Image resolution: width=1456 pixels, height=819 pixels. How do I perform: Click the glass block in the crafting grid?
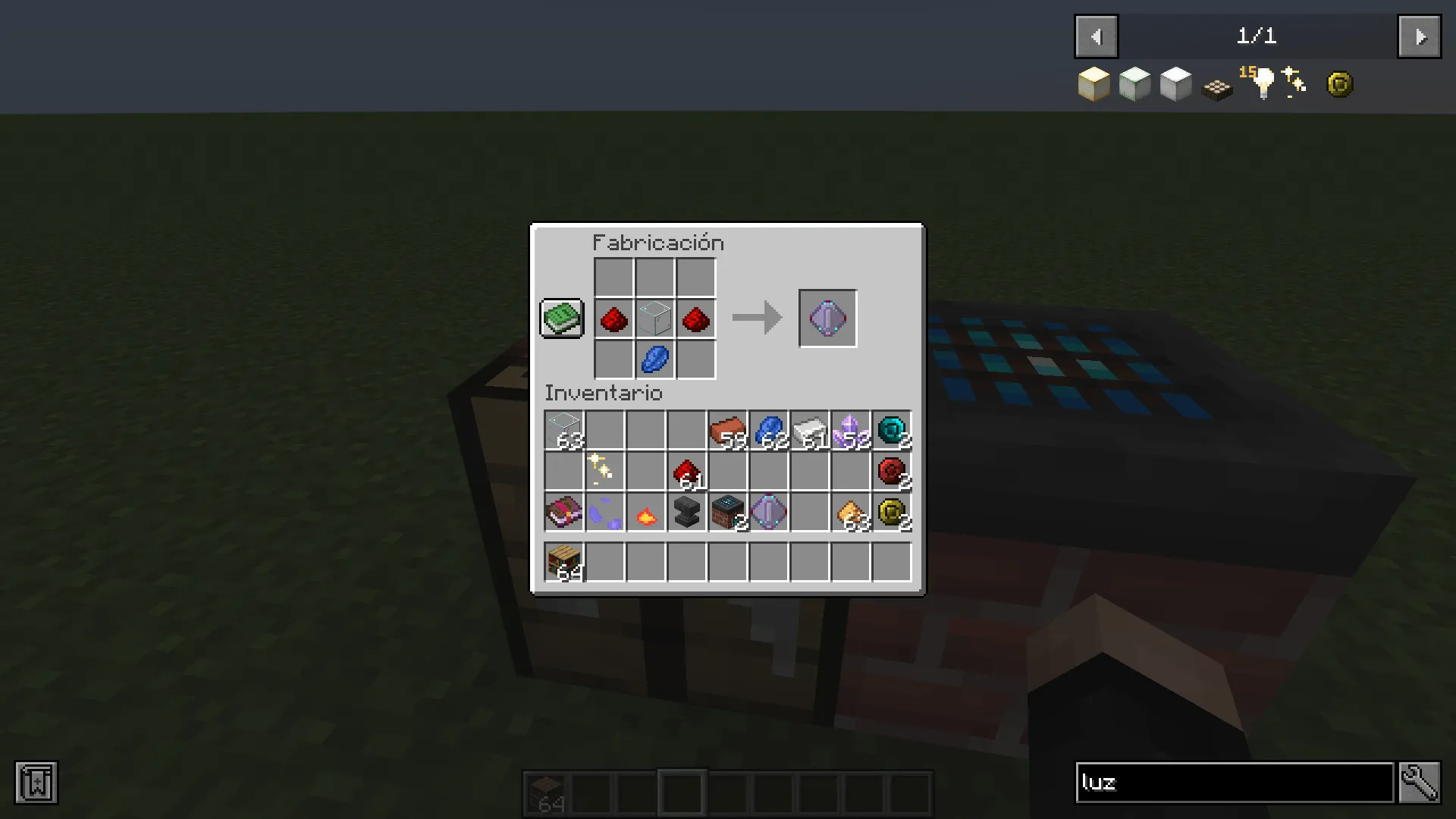[x=654, y=318]
